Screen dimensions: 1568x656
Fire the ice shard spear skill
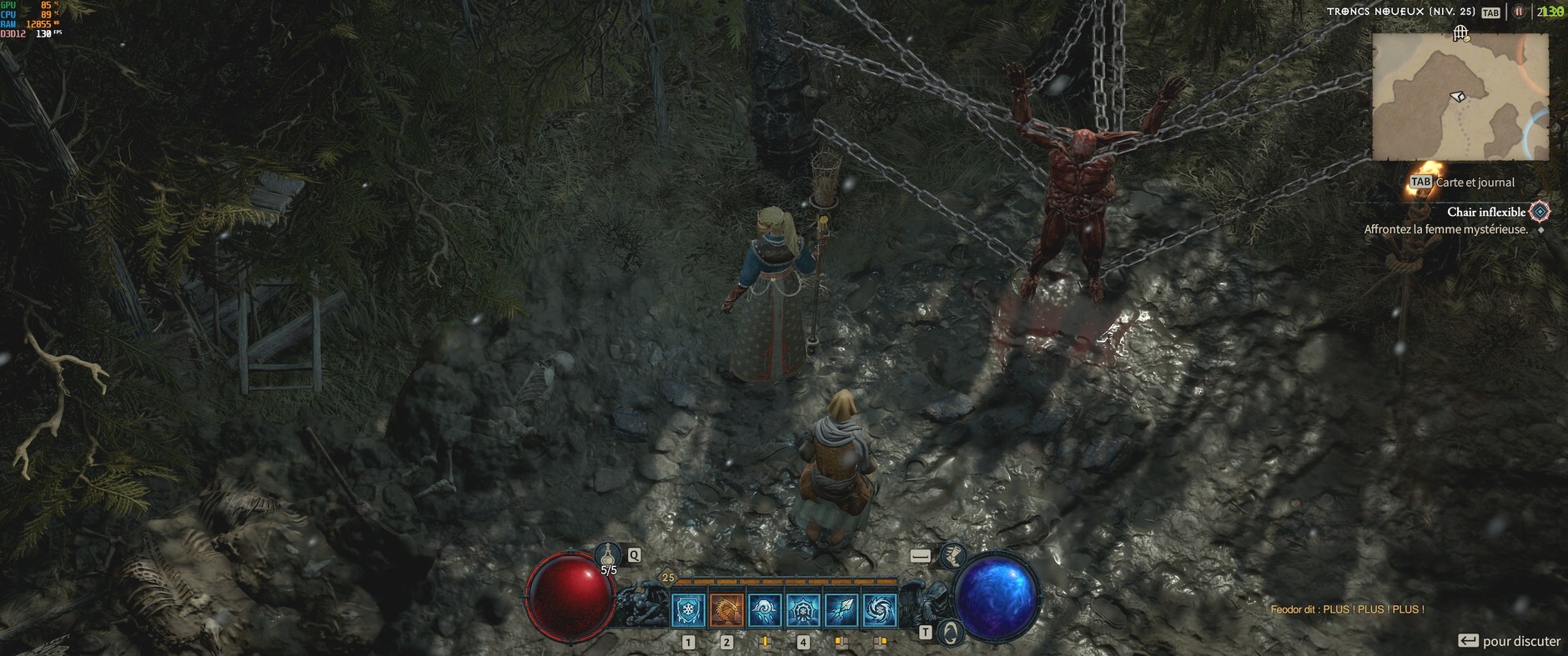coord(842,610)
